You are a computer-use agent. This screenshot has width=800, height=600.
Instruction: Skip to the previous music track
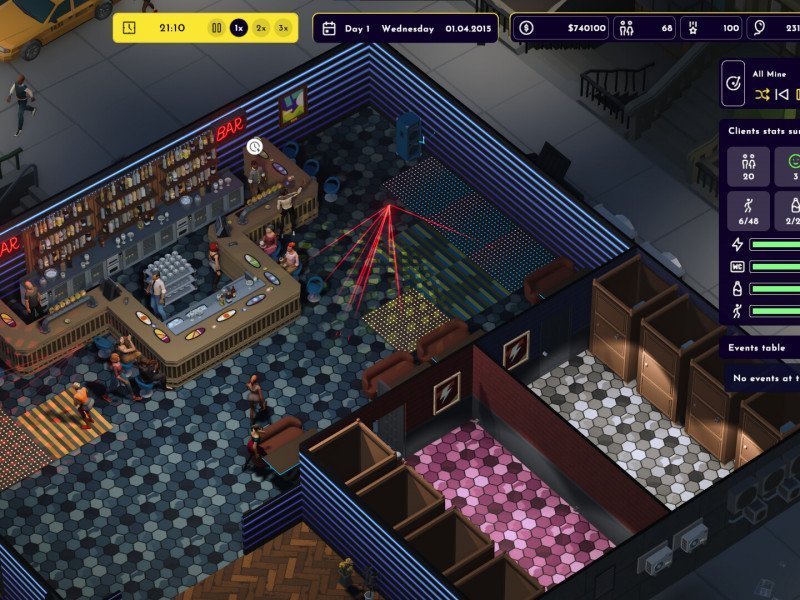[783, 95]
